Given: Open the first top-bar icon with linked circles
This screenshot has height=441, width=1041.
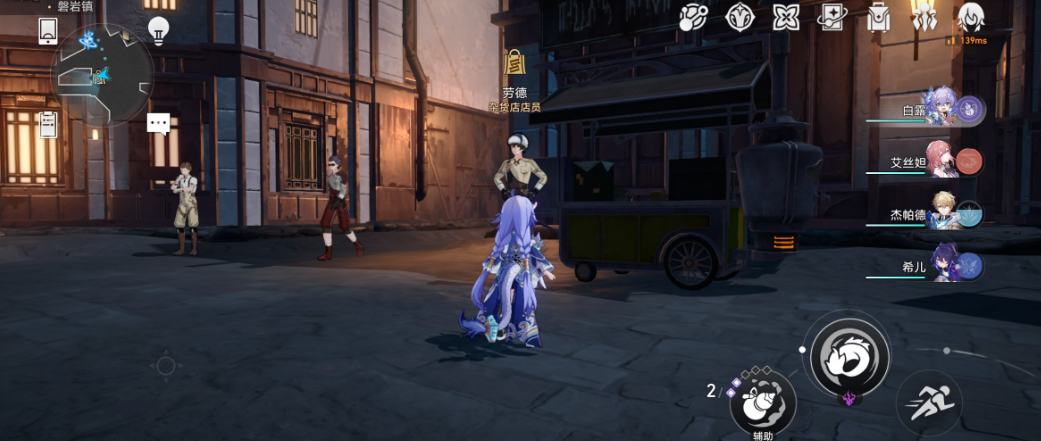Looking at the screenshot, I should [x=693, y=17].
